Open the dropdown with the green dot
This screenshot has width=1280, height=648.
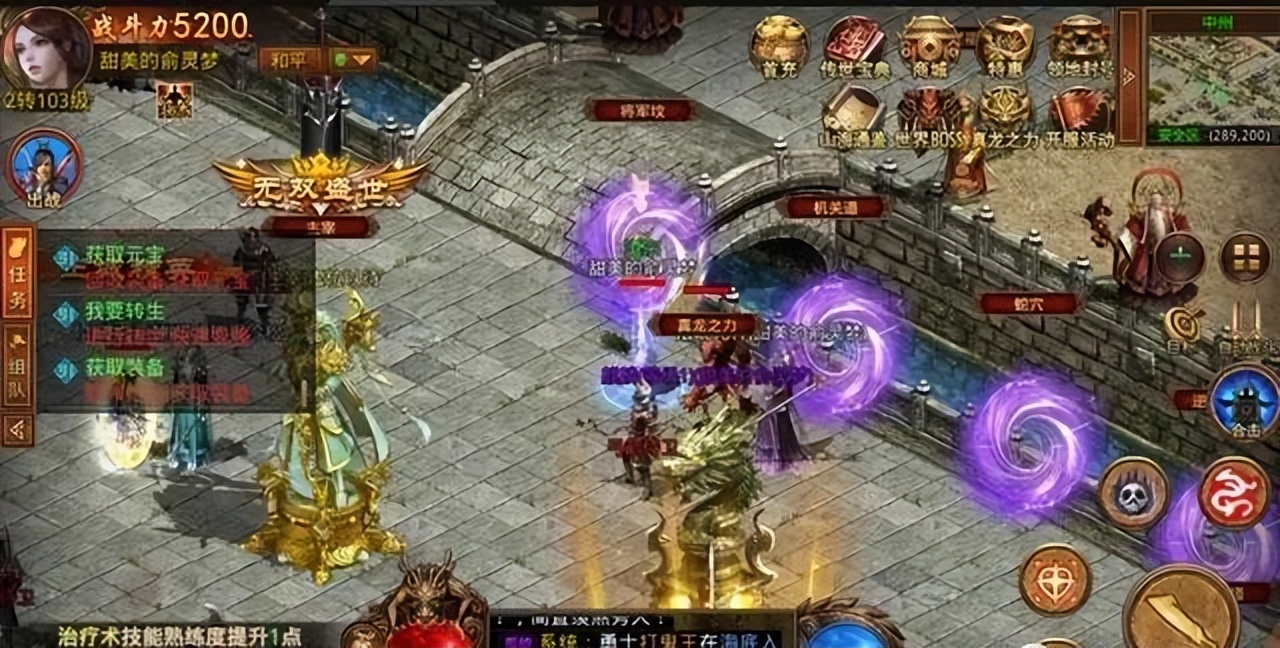[x=354, y=60]
